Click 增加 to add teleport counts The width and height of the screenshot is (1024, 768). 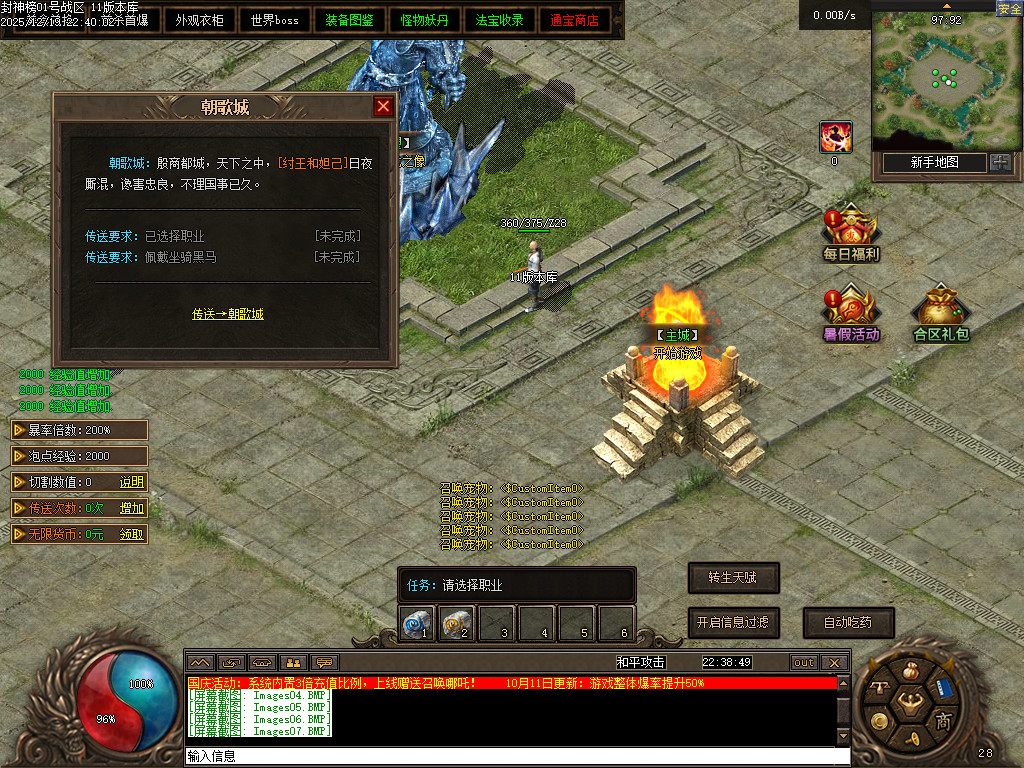(x=132, y=508)
